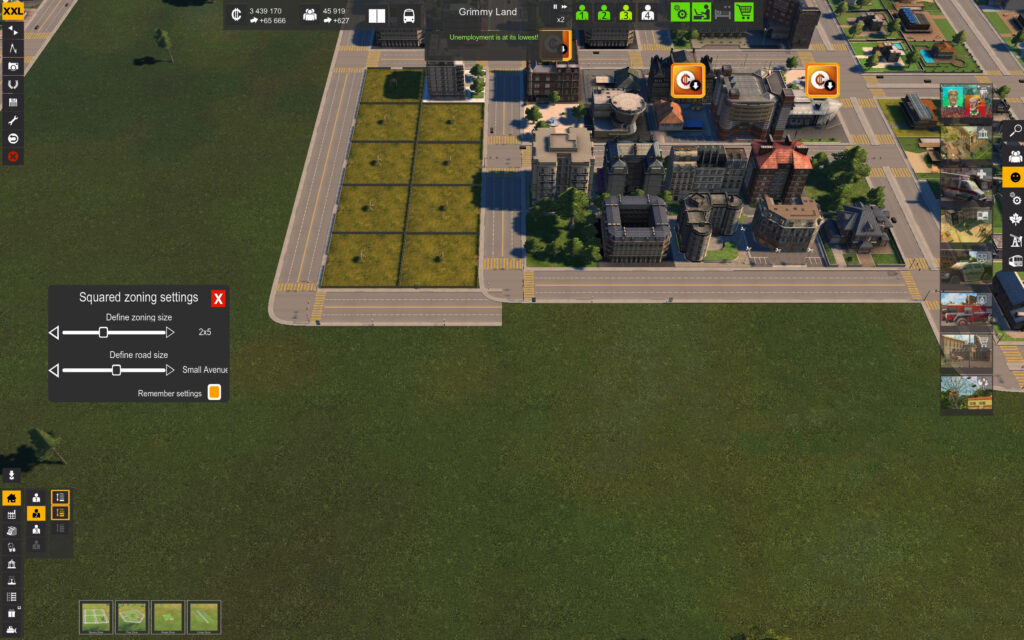Toggle the Remember settings checkbox
This screenshot has height=640, width=1024.
click(213, 393)
